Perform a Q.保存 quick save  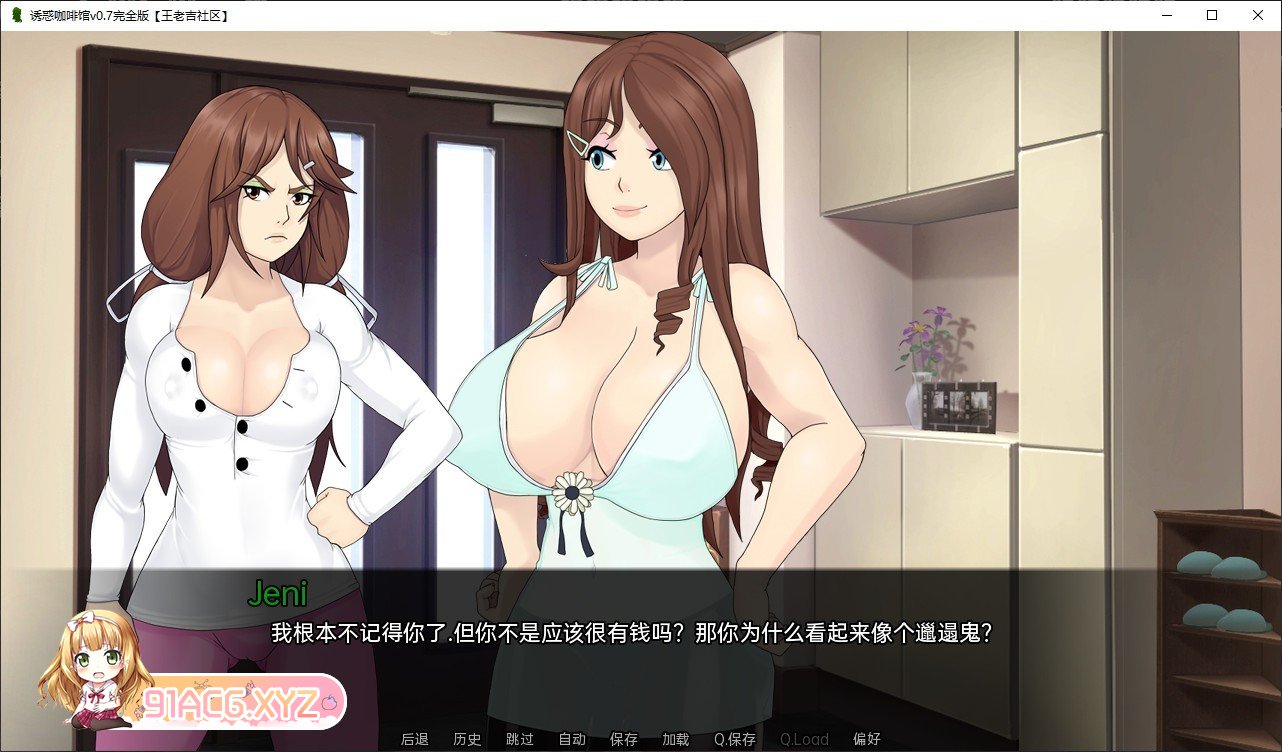[x=735, y=740]
